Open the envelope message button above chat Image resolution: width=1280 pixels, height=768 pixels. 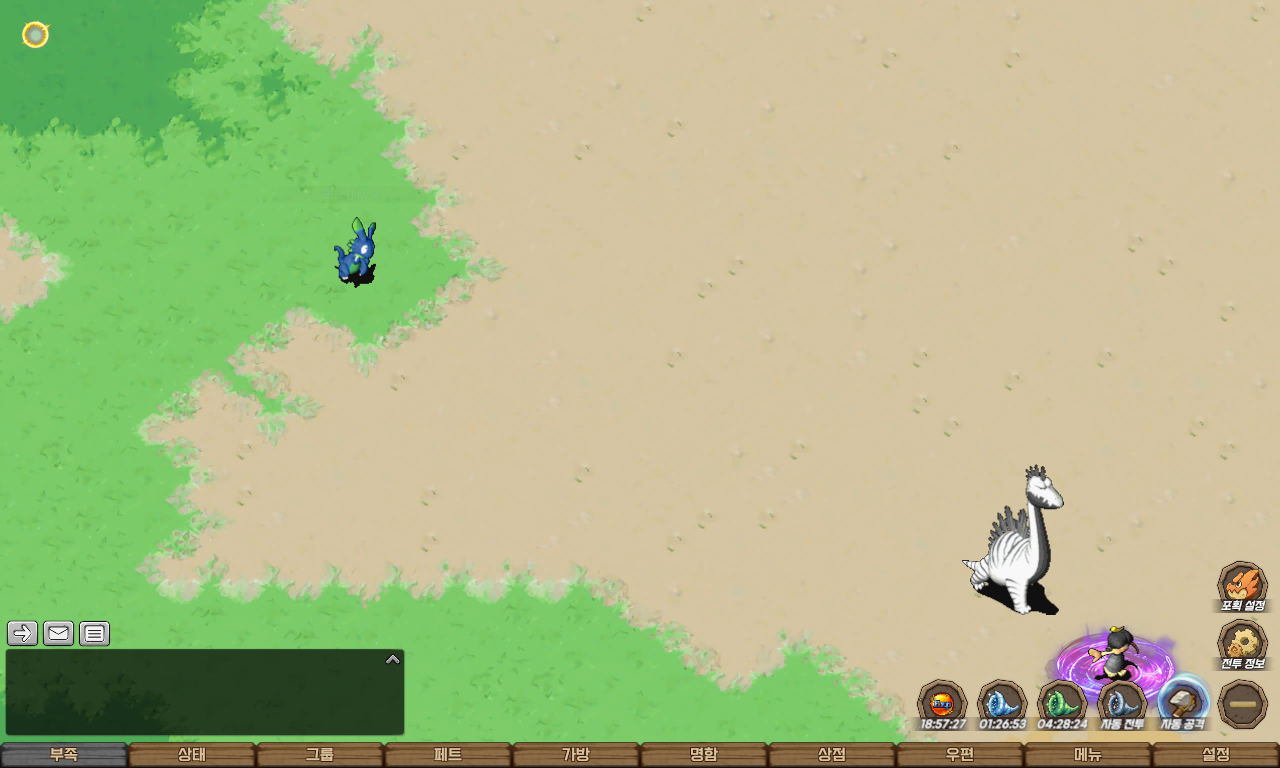click(59, 633)
